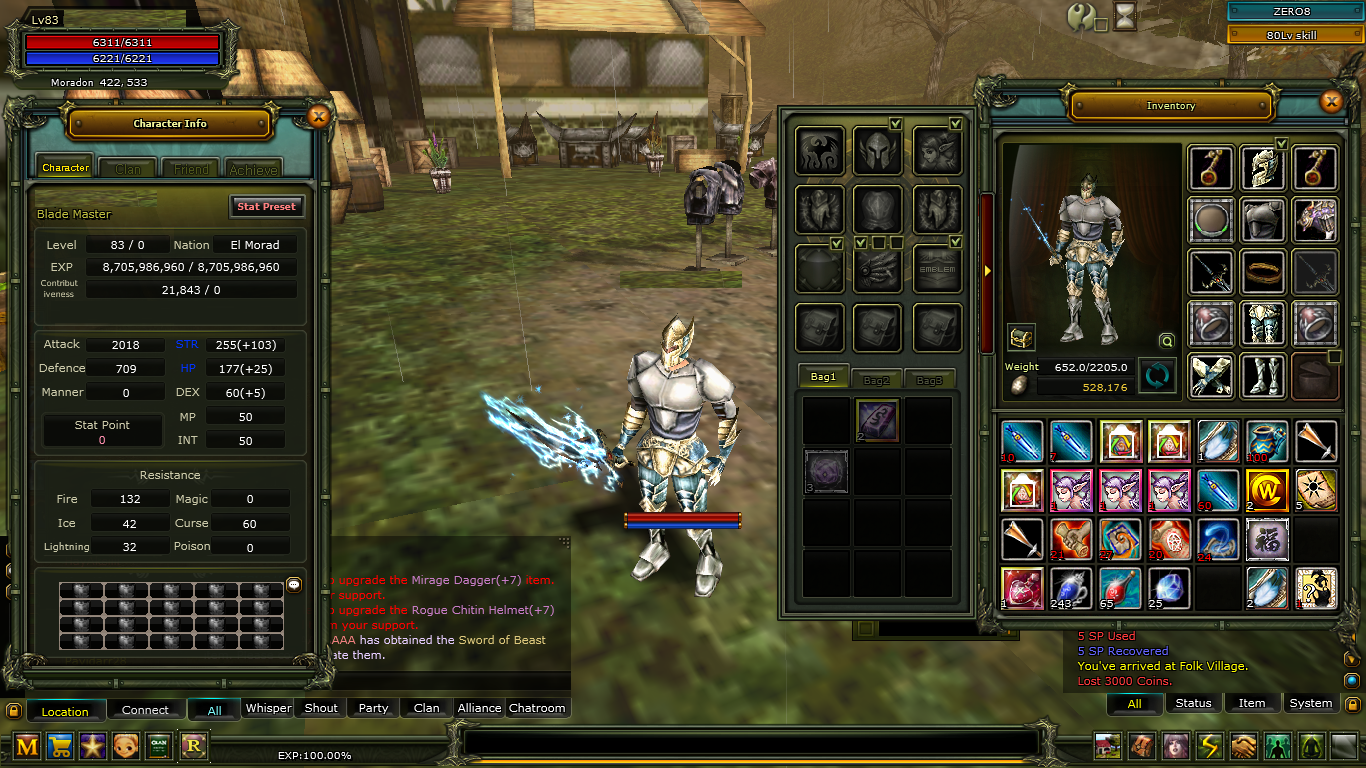Viewport: 1366px width, 768px height.
Task: Close the Character Info window
Action: pyautogui.click(x=319, y=116)
